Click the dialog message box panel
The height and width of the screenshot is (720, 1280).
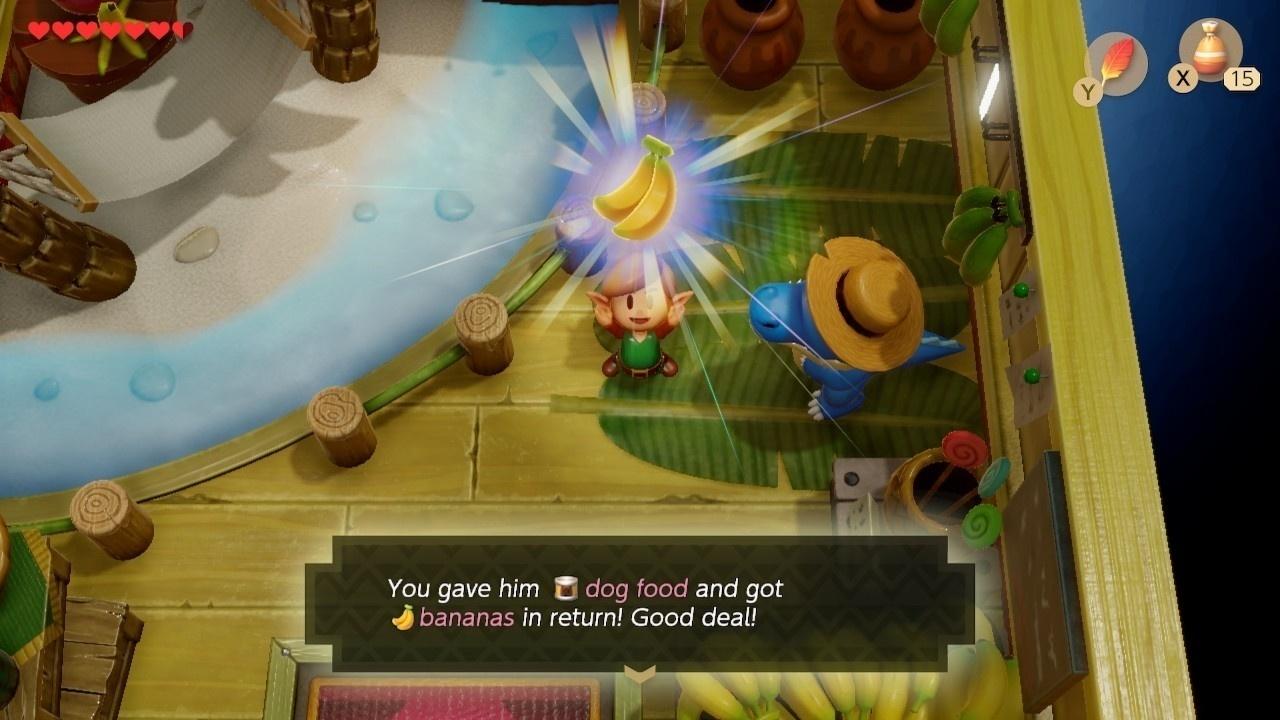point(640,603)
